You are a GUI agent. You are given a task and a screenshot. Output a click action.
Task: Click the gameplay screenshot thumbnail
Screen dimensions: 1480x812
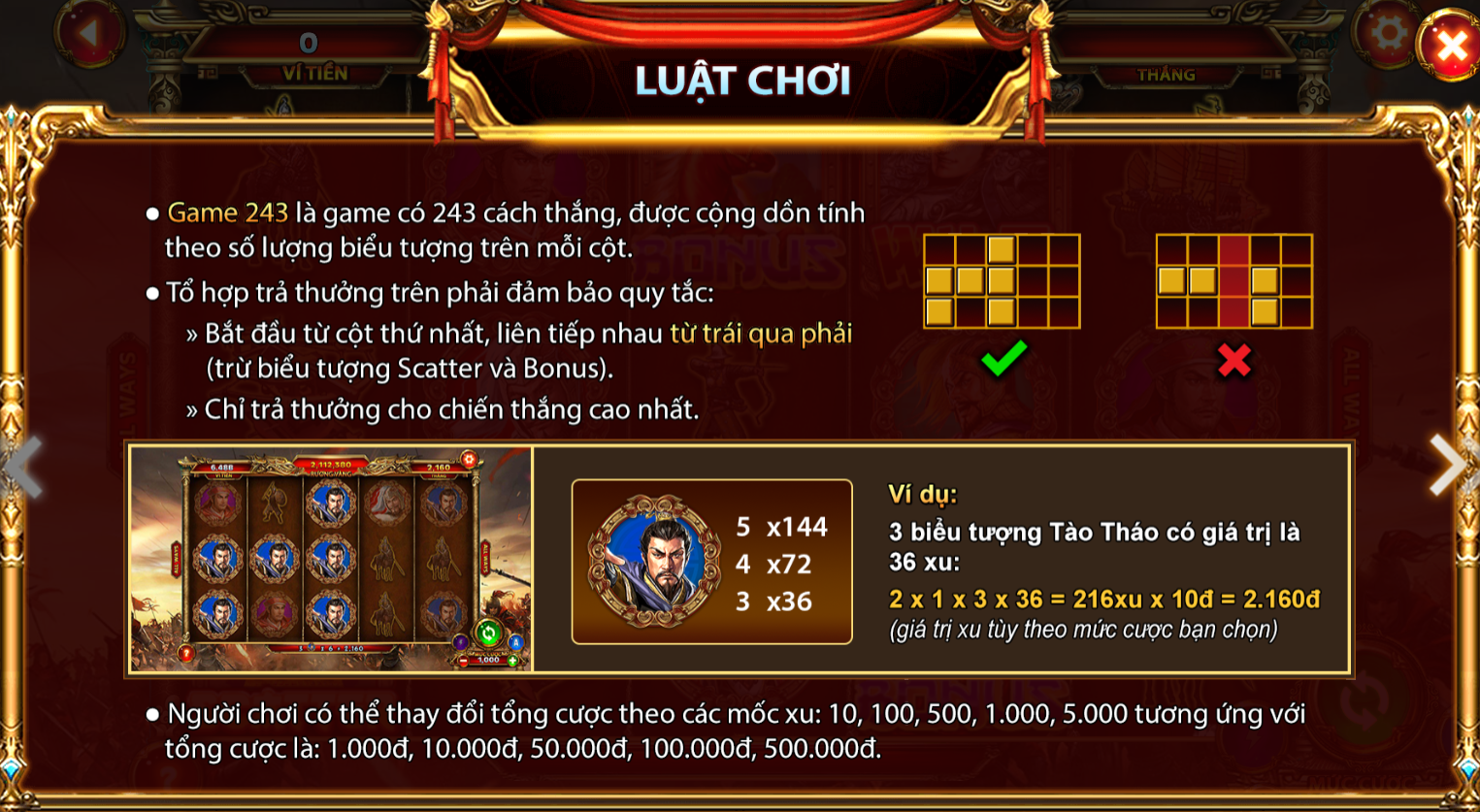click(330, 558)
